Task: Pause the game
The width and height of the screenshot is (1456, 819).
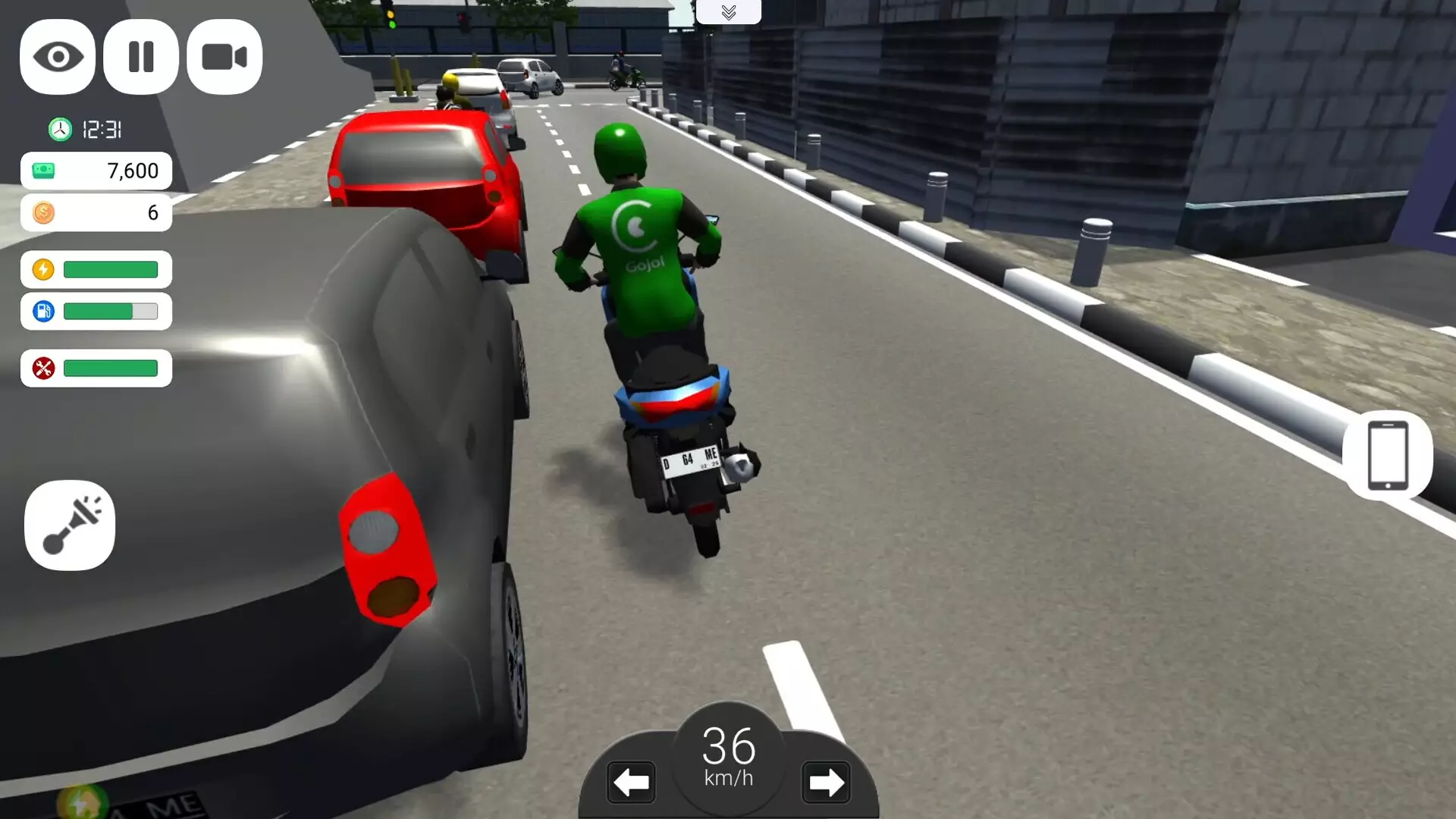Action: (141, 57)
